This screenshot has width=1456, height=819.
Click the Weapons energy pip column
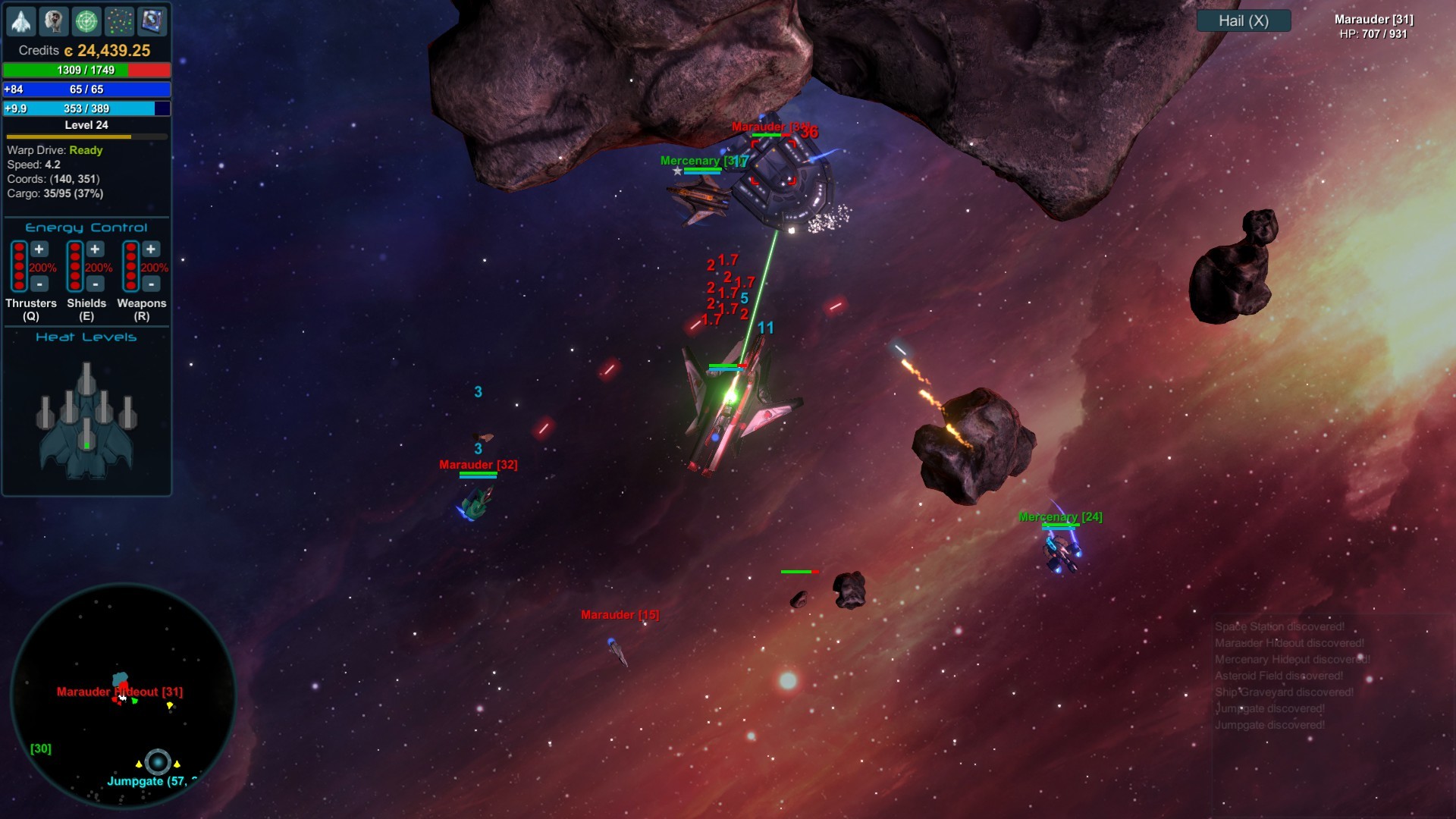130,265
